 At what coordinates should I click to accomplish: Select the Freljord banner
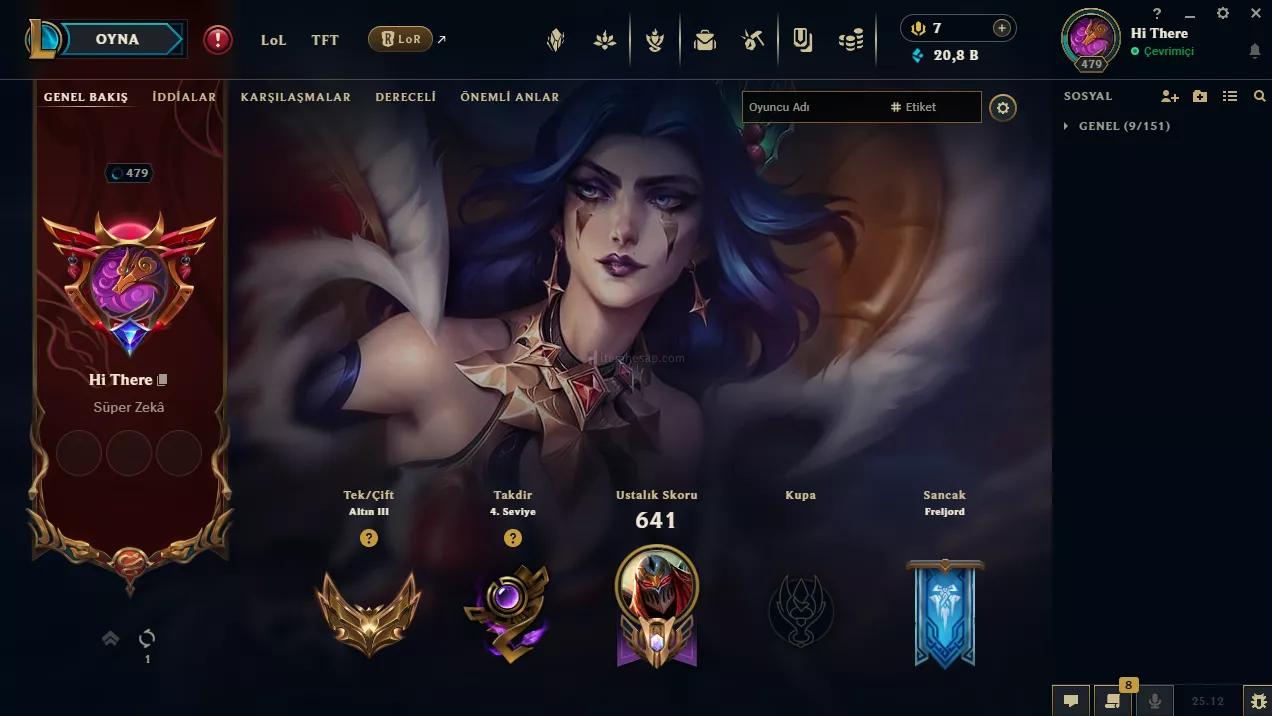(x=945, y=612)
